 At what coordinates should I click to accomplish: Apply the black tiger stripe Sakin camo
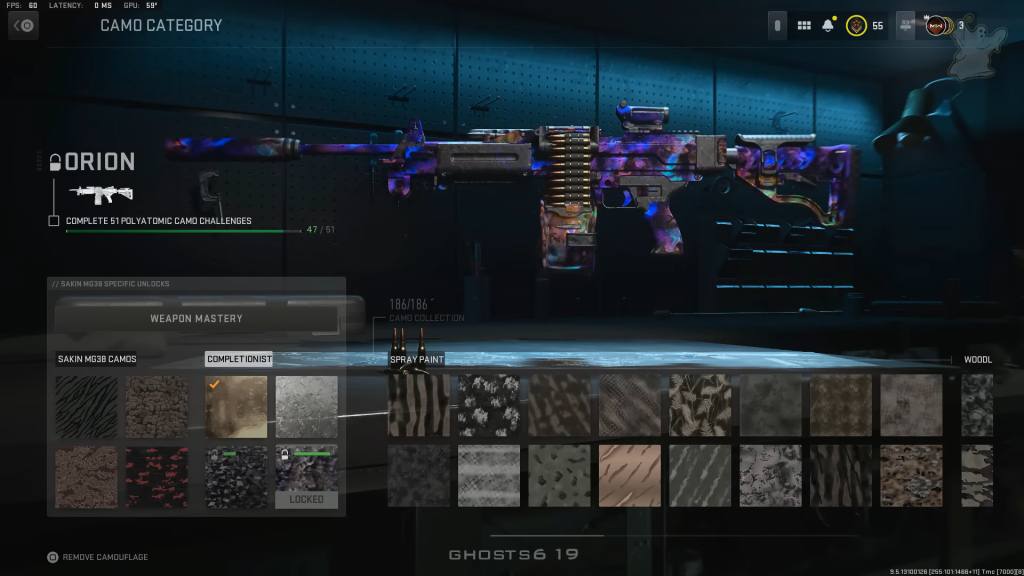86,406
